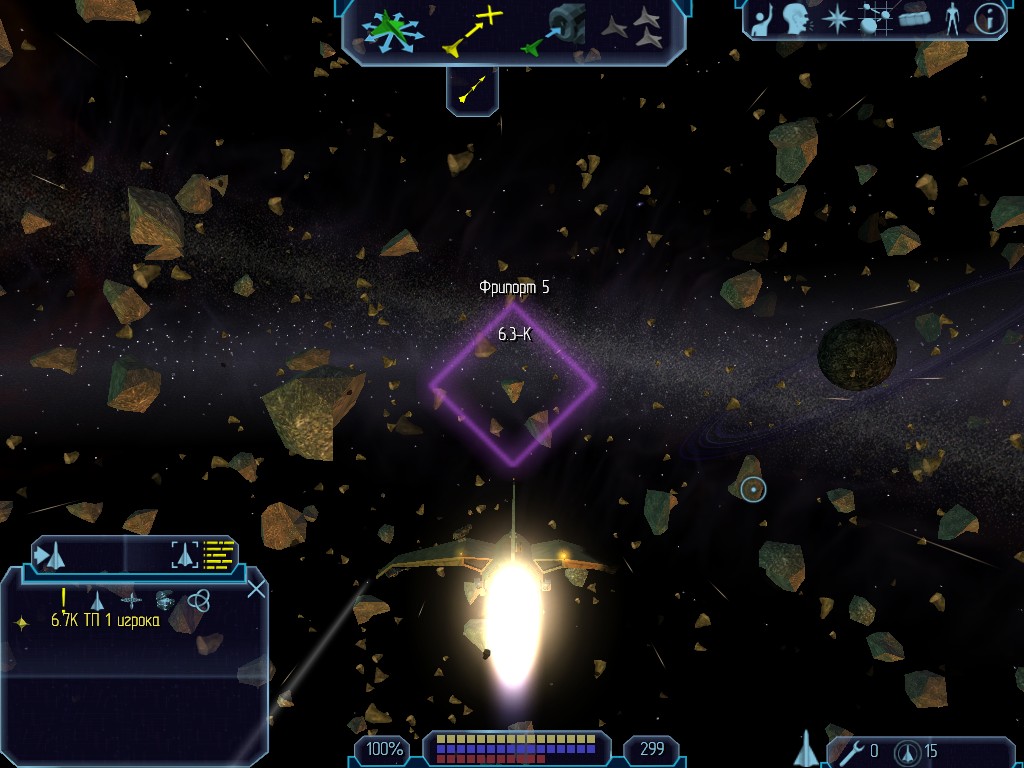Filter contacts by stations cross icon
The height and width of the screenshot is (768, 1024).
pos(131,600)
